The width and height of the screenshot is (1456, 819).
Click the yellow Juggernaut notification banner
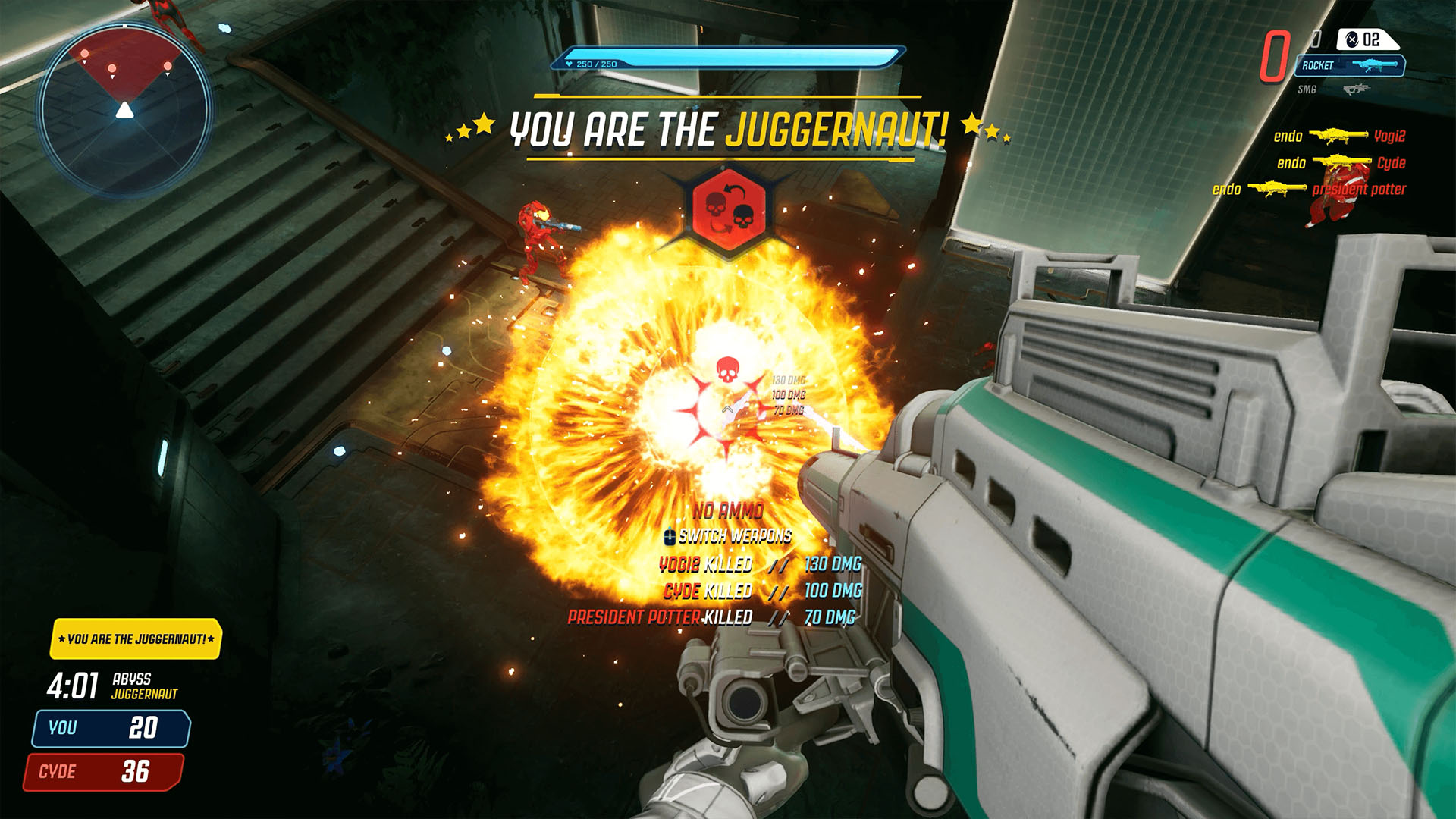click(136, 639)
